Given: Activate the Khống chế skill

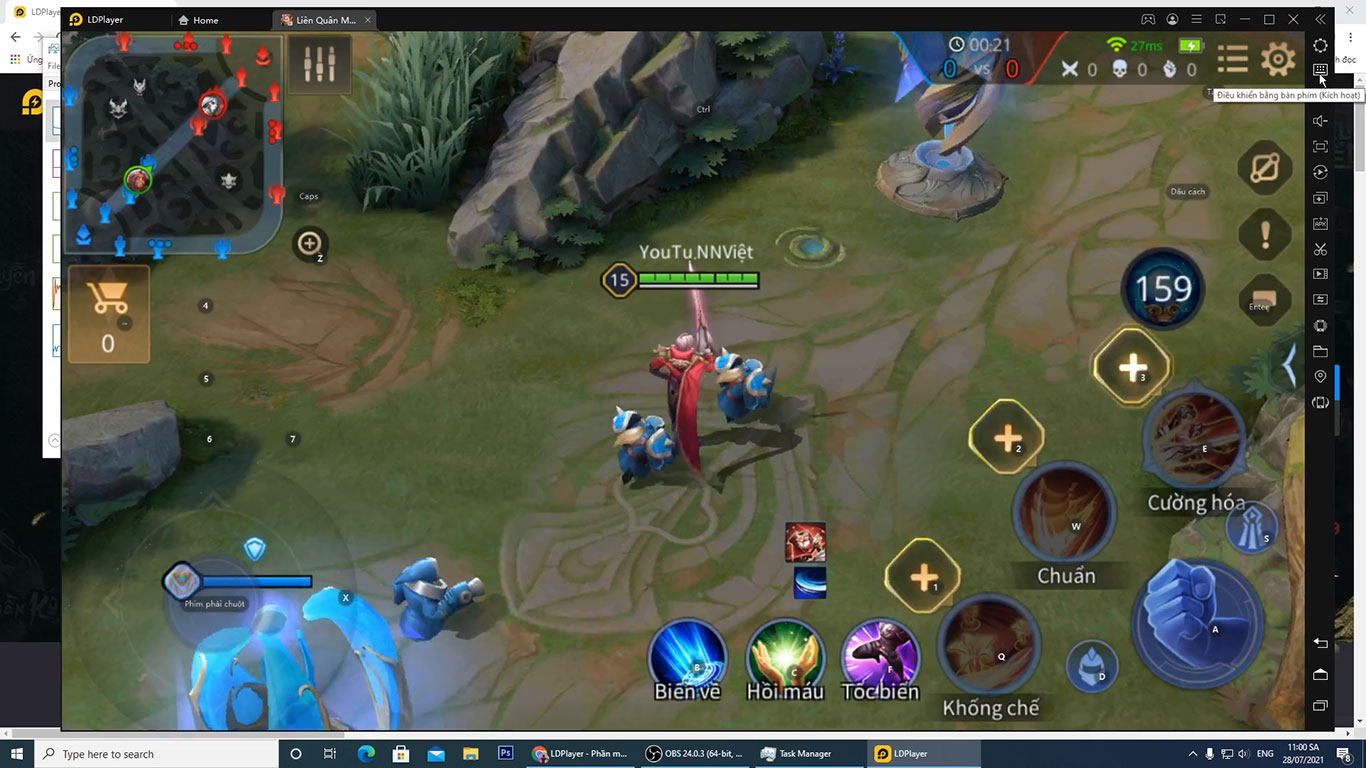Looking at the screenshot, I should click(x=989, y=645).
